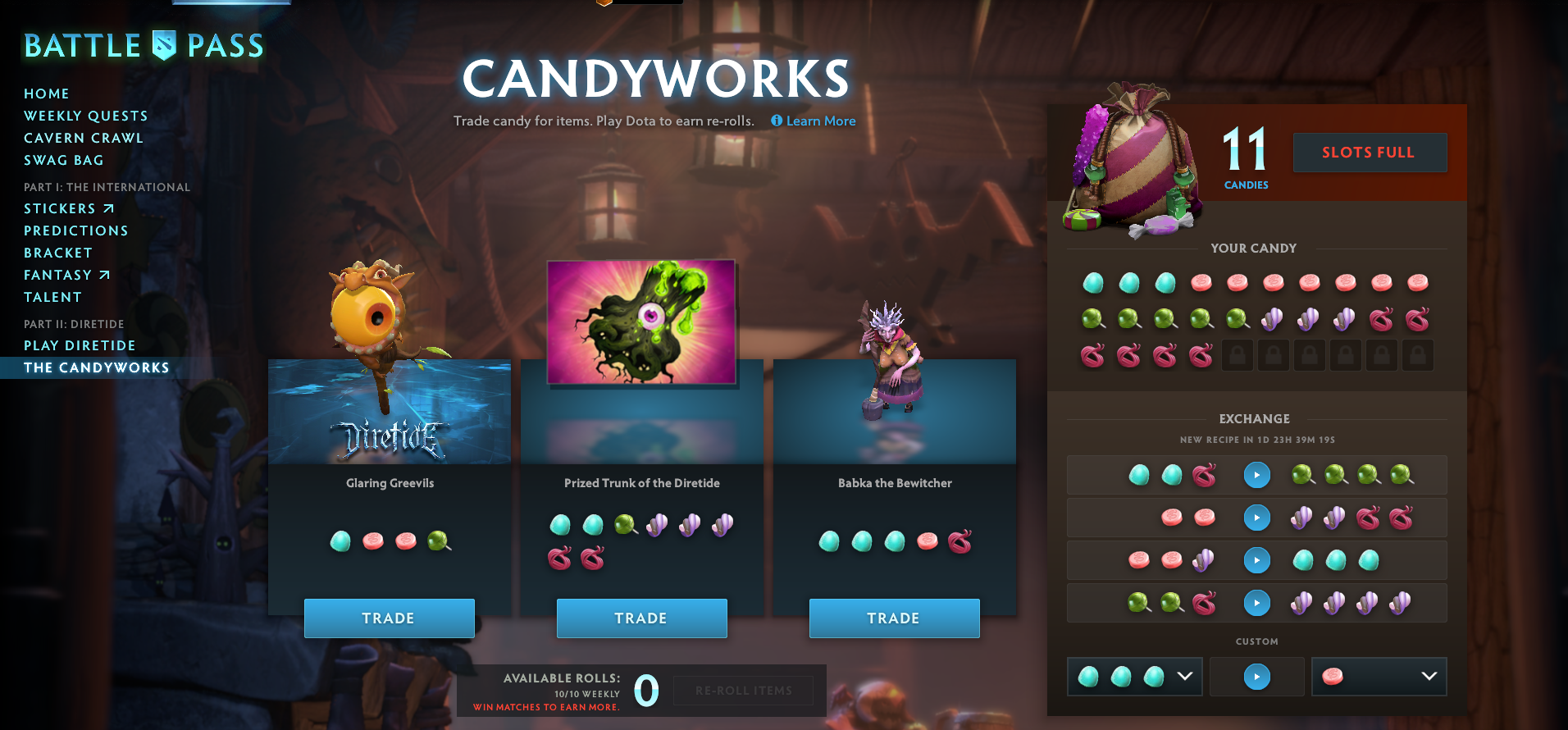Open the Cavern Crawl section

click(x=83, y=138)
